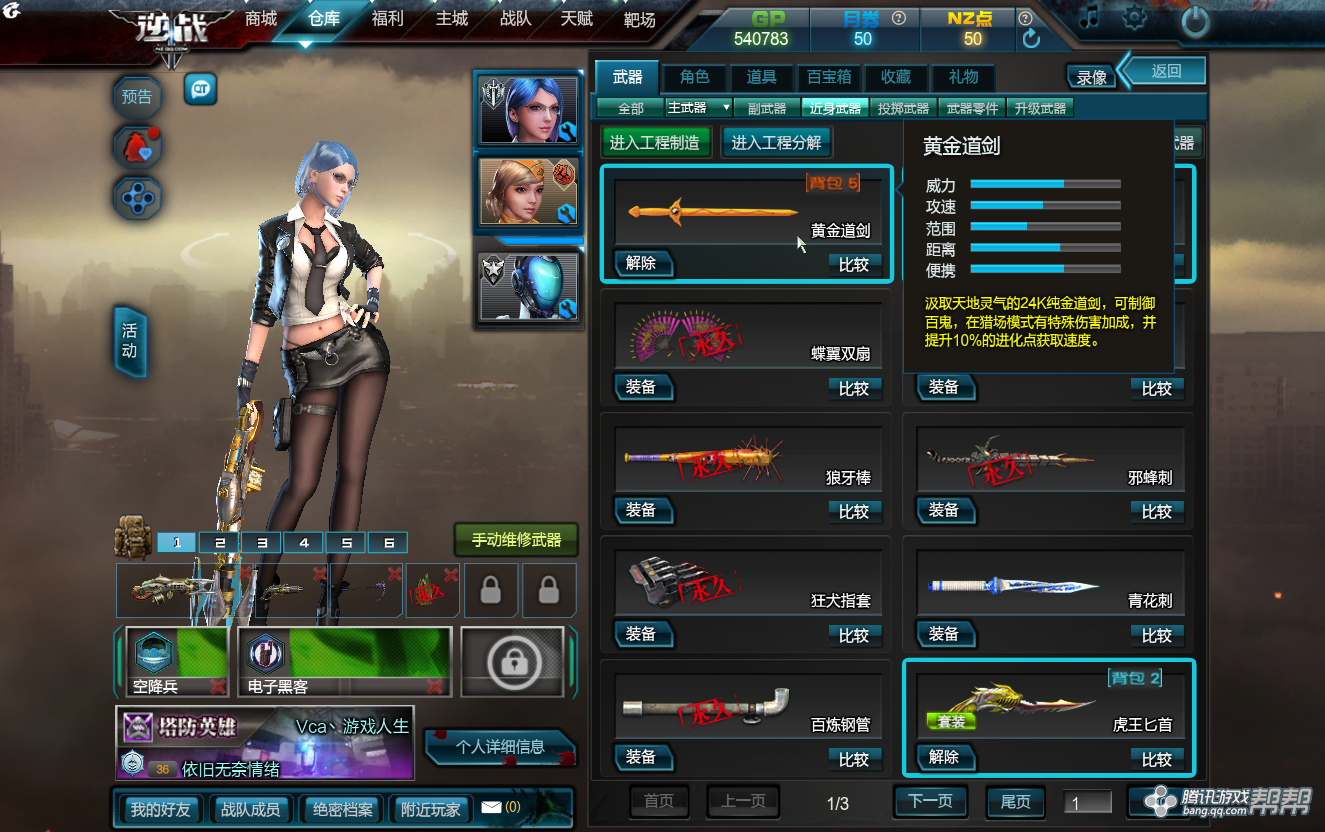Go to 下一页 next page

[930, 801]
